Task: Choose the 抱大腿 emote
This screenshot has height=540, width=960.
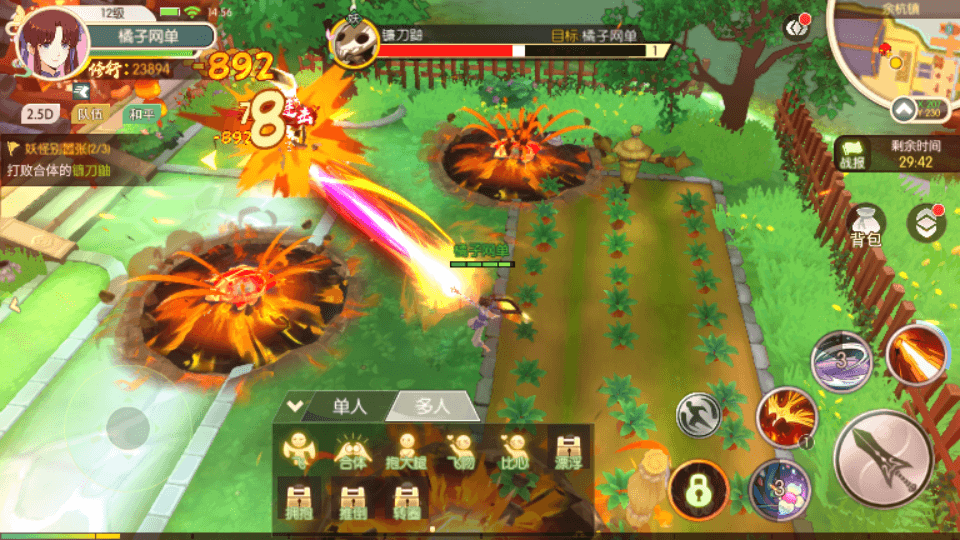Action: point(405,451)
